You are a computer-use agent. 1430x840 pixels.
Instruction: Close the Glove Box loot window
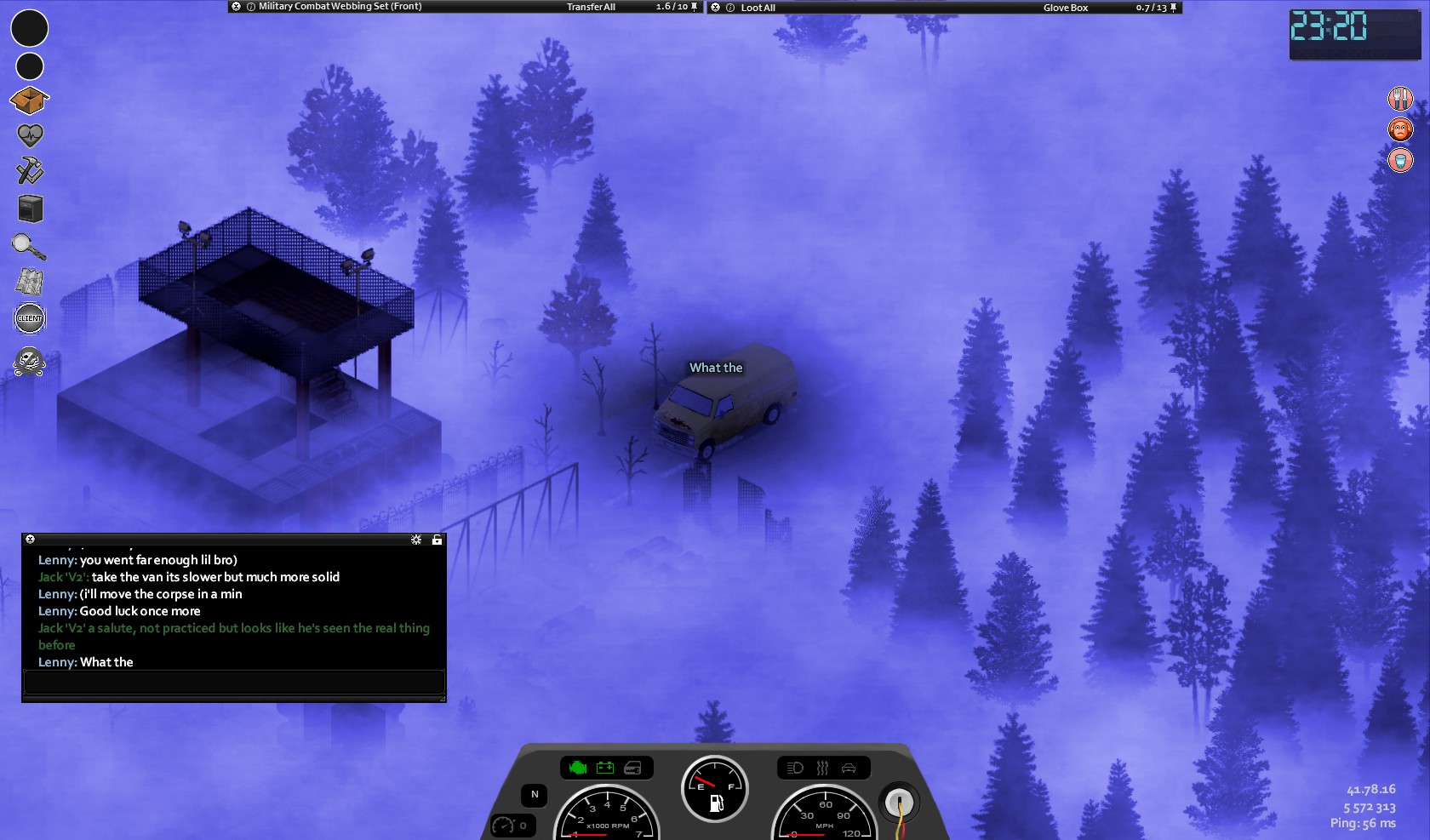[x=716, y=8]
